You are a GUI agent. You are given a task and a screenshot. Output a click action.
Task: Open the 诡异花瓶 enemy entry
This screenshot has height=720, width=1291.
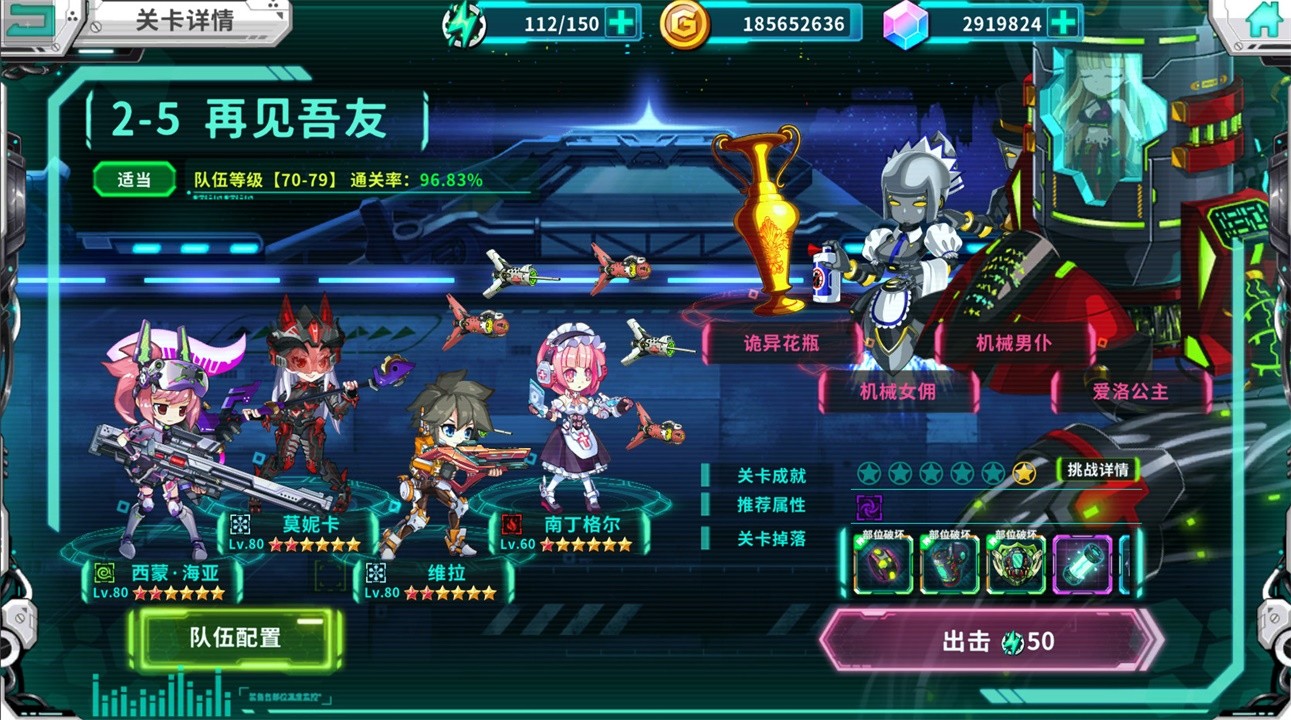click(780, 340)
